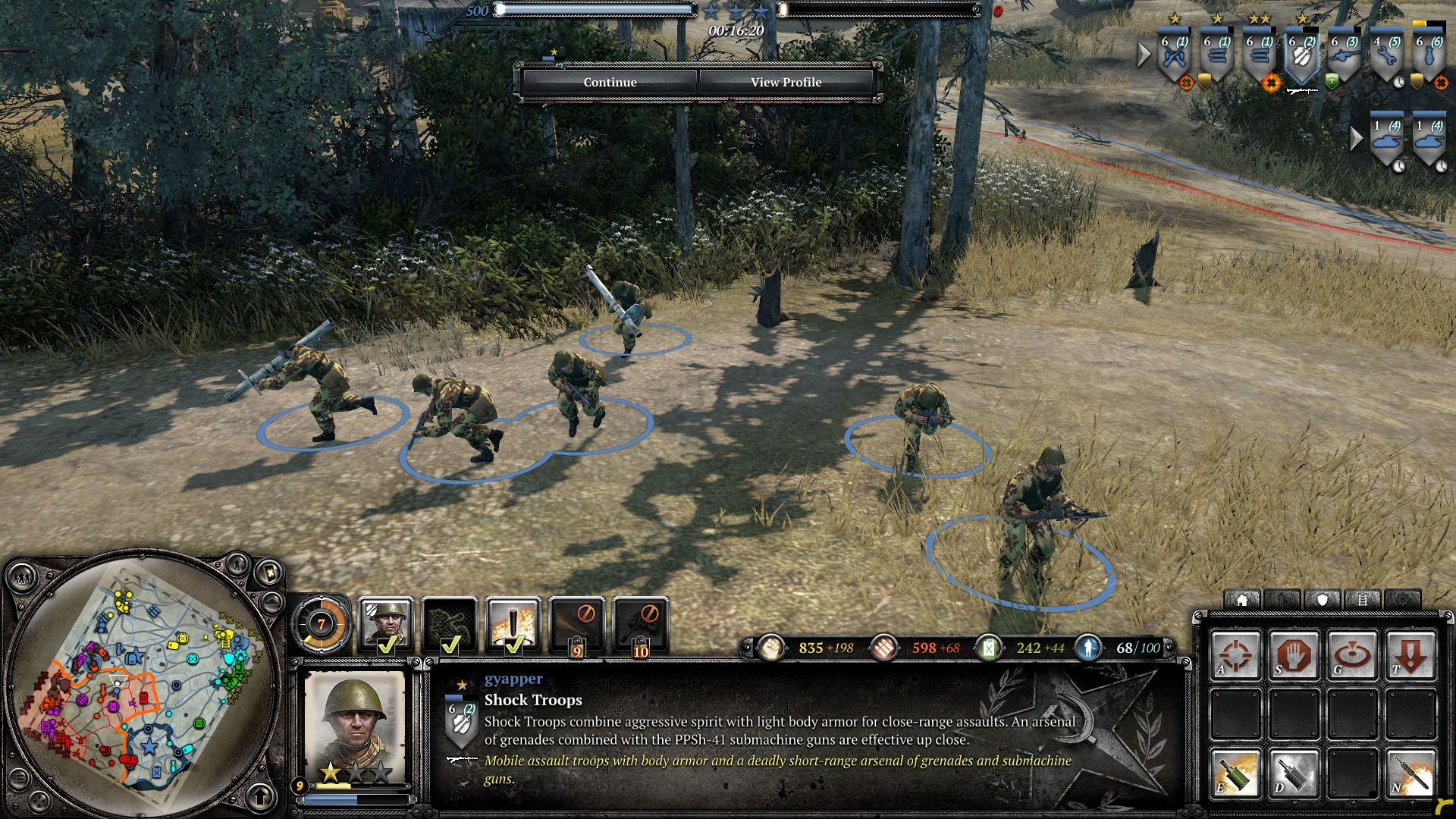This screenshot has height=819, width=1456.
Task: Click the Continue button
Action: click(x=610, y=82)
